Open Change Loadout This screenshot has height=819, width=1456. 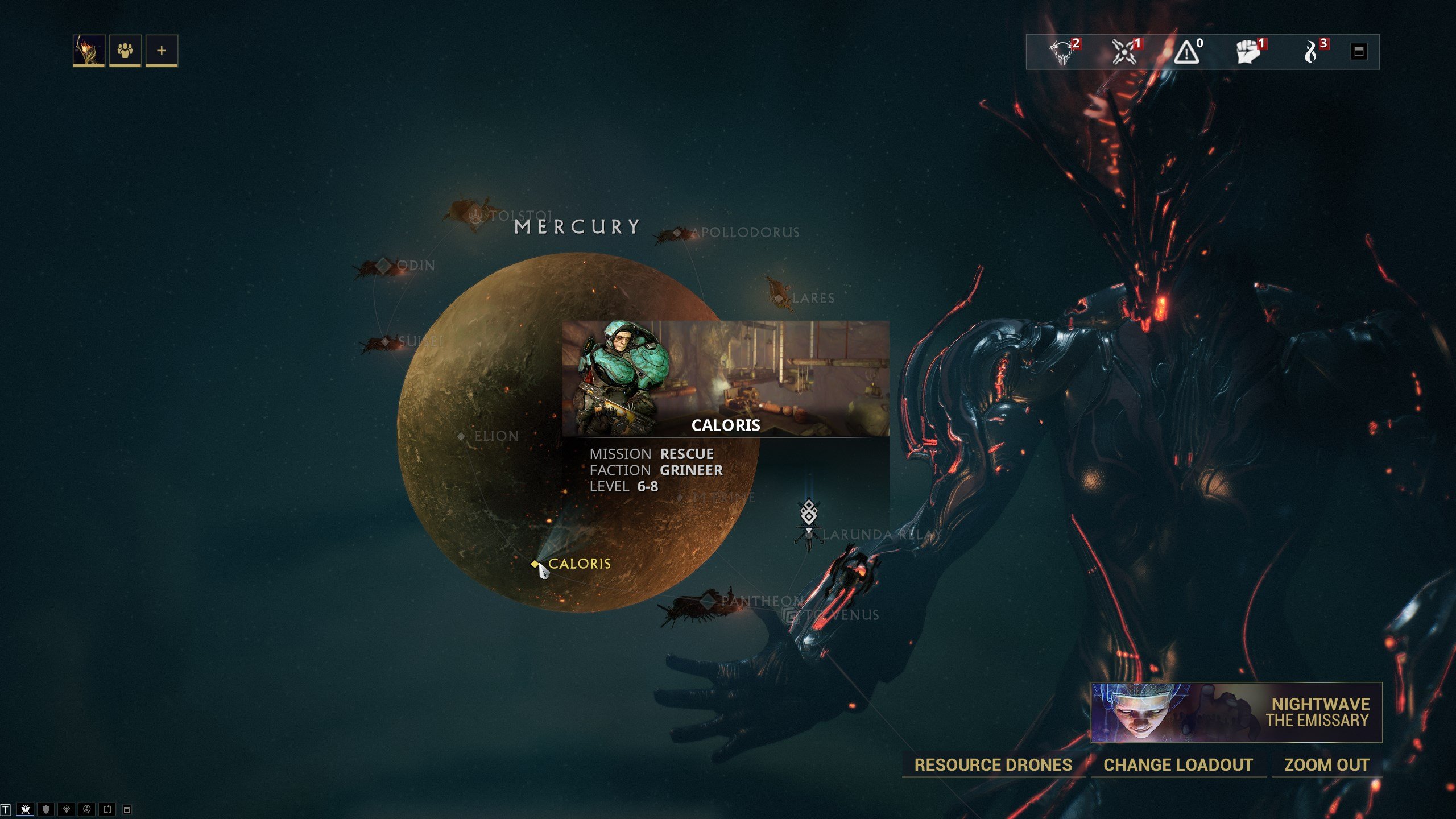click(1178, 765)
